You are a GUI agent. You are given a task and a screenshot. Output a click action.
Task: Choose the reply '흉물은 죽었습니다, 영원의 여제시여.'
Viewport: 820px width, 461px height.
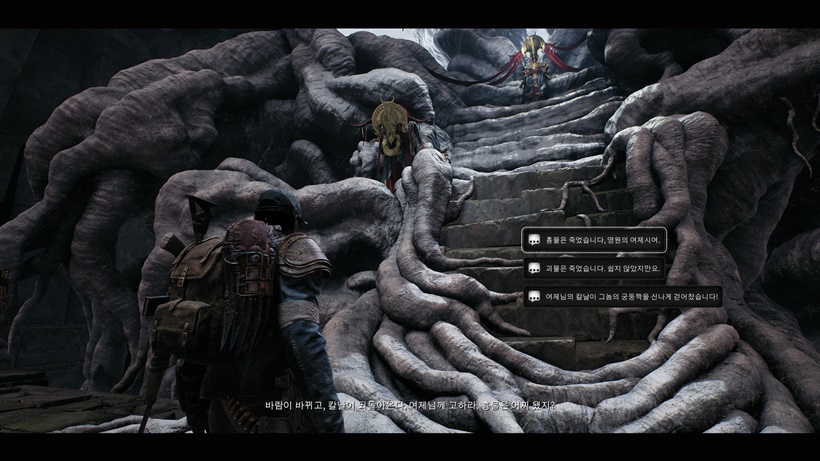(593, 240)
